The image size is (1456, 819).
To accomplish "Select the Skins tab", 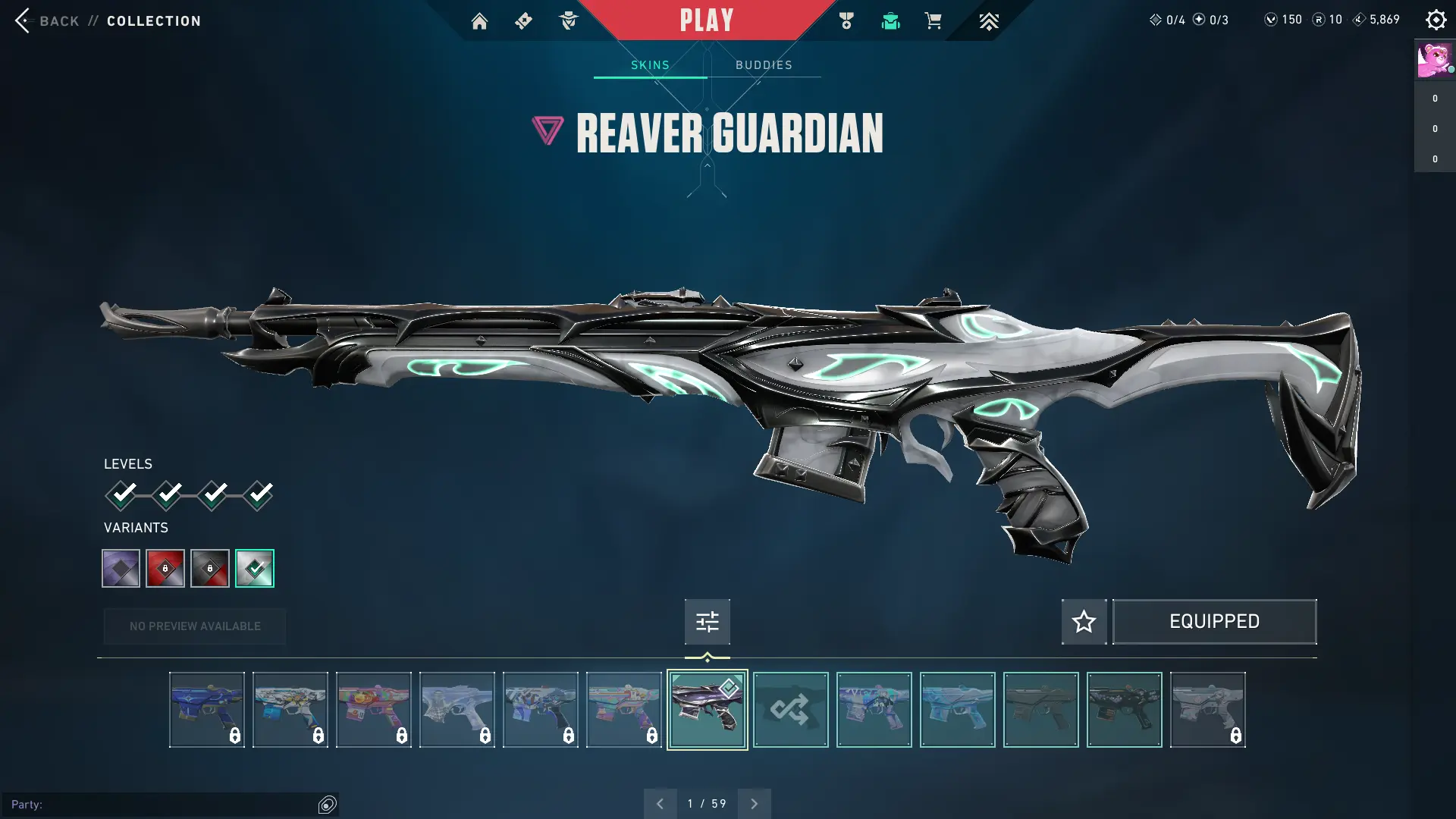I will [x=650, y=65].
